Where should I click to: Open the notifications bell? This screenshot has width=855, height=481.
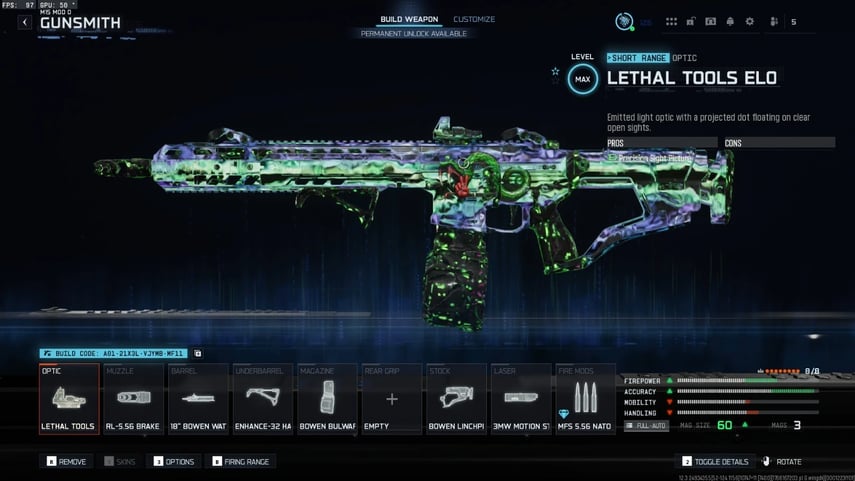tap(730, 21)
